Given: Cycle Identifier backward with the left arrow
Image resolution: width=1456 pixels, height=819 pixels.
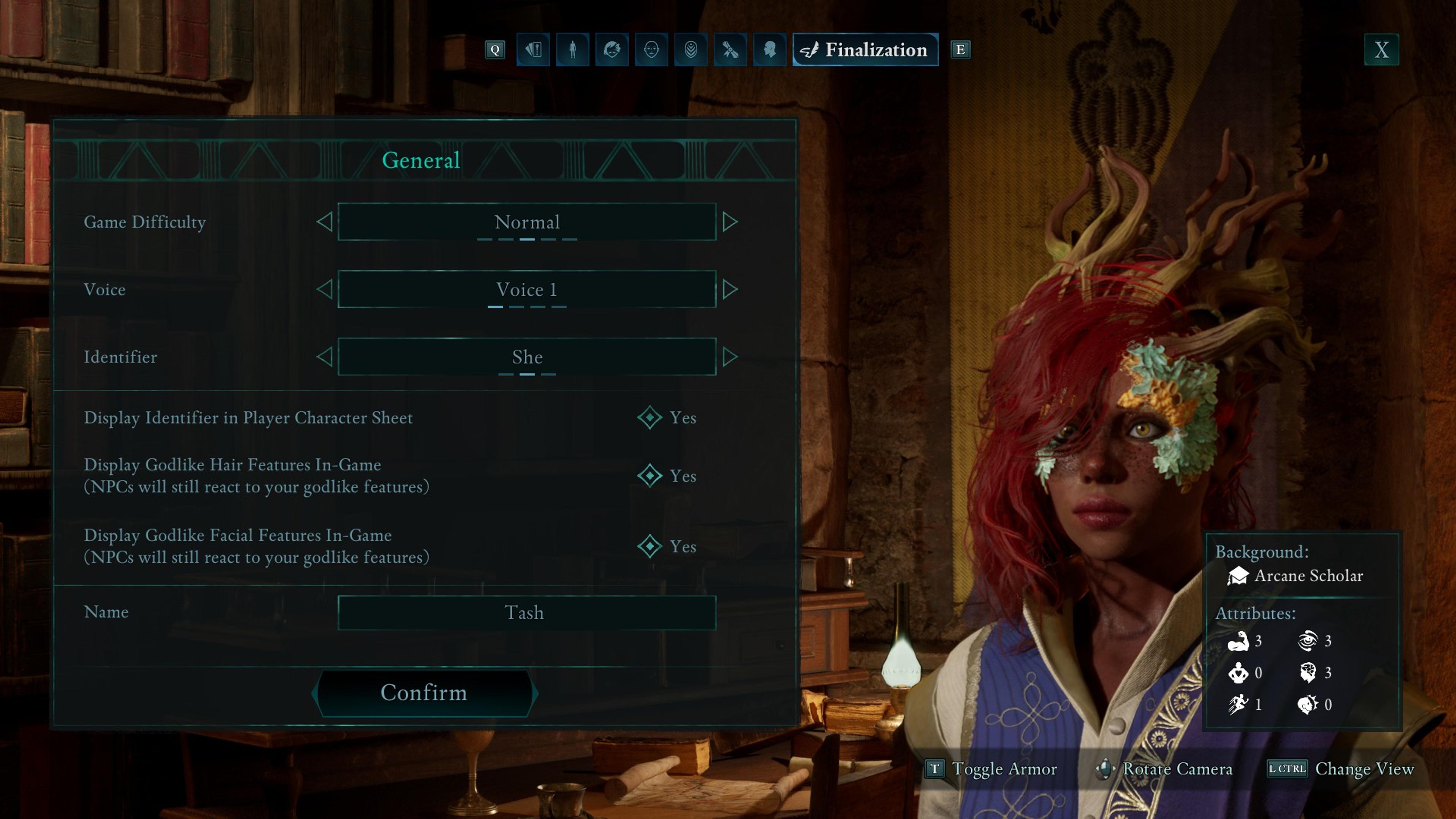Looking at the screenshot, I should (x=325, y=357).
